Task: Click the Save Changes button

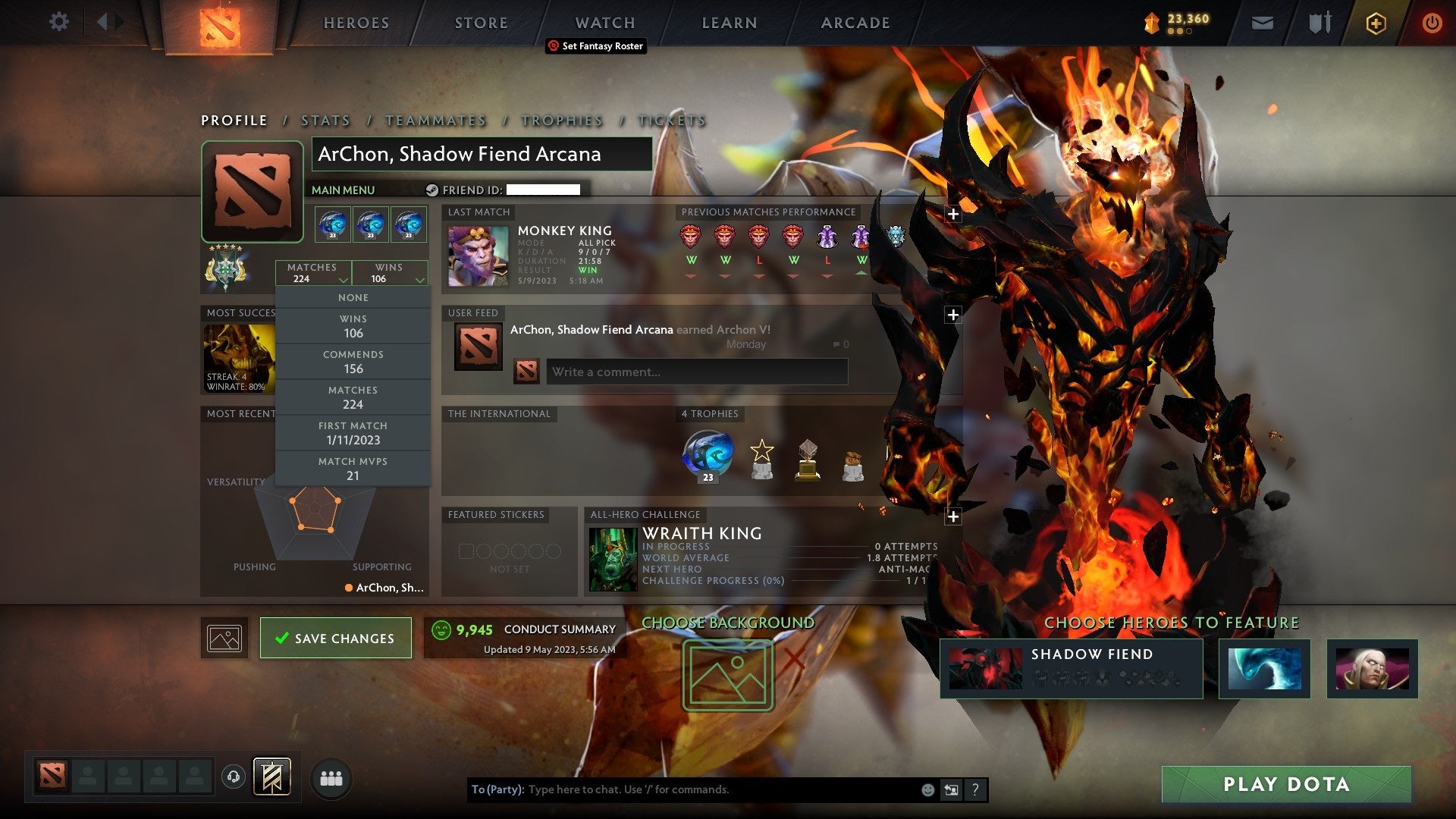Action: [x=336, y=638]
